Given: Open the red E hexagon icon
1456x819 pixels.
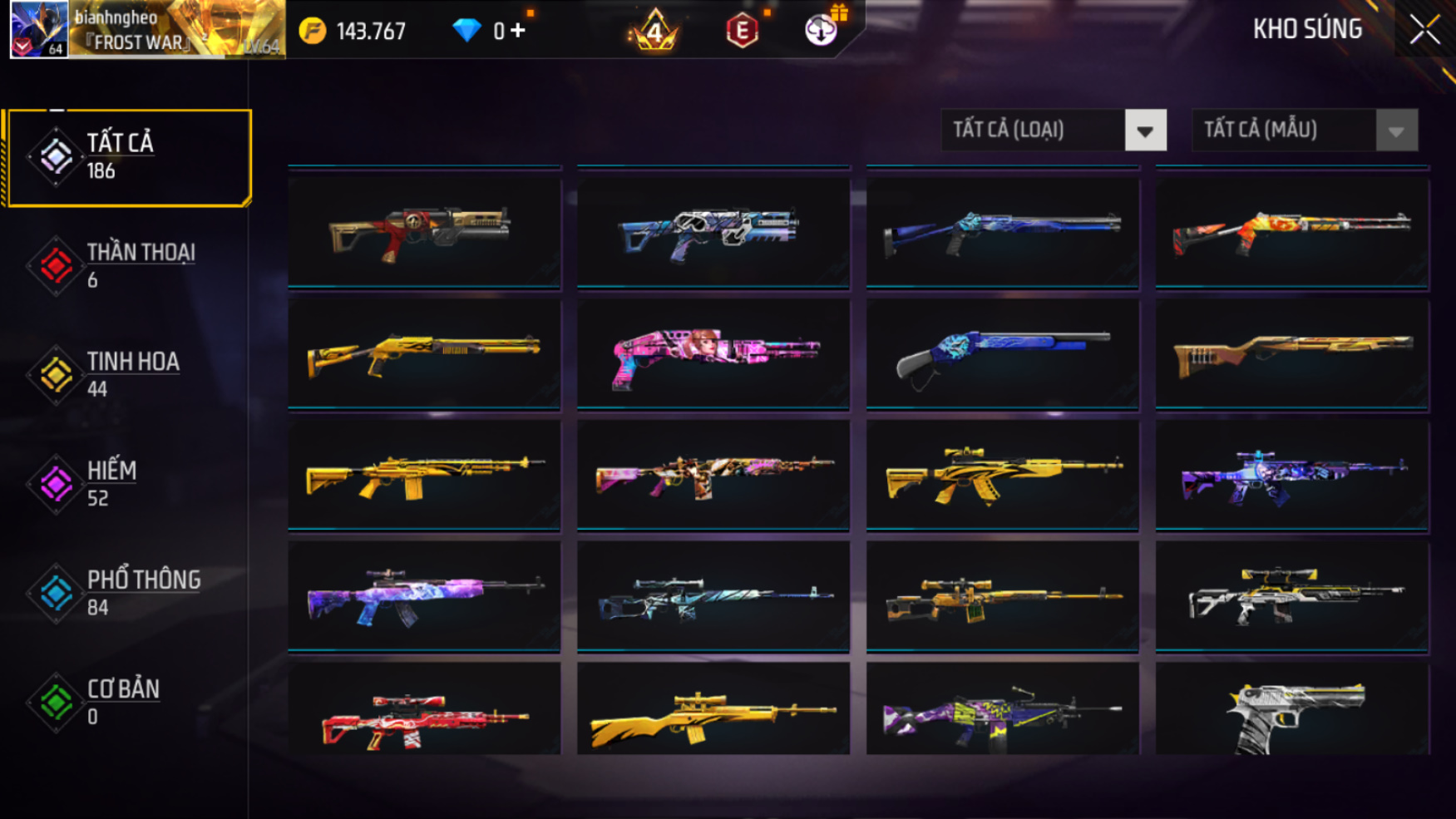Looking at the screenshot, I should tap(742, 31).
